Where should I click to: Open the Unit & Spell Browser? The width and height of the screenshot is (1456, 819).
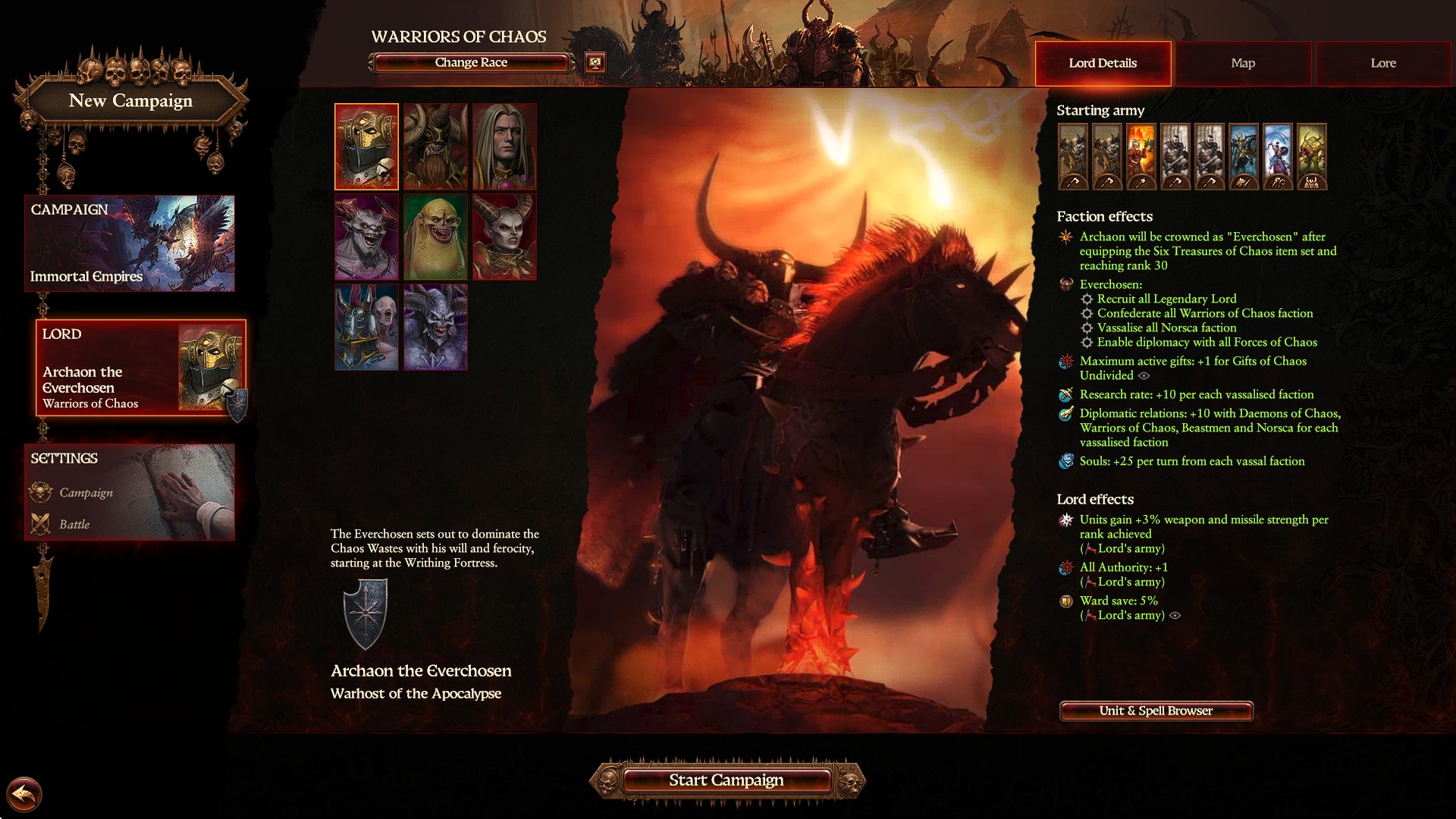[1156, 711]
